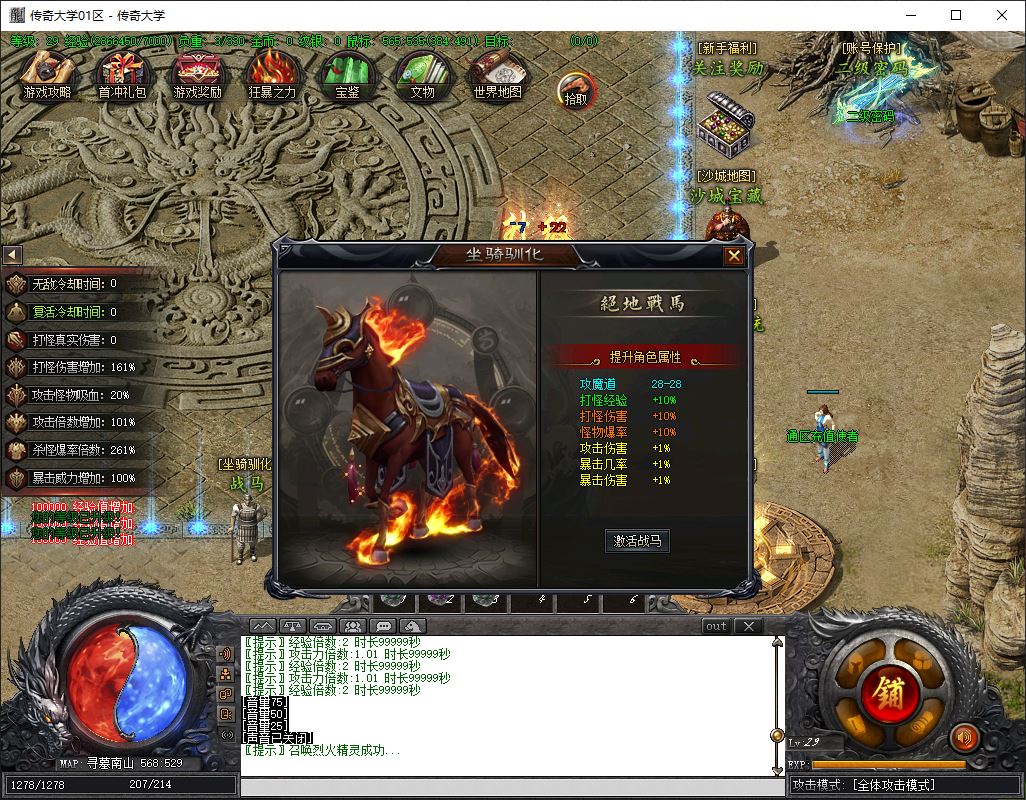Screen dimensions: 1026x800
Task: Open the 世界地图 world map
Action: tap(498, 74)
